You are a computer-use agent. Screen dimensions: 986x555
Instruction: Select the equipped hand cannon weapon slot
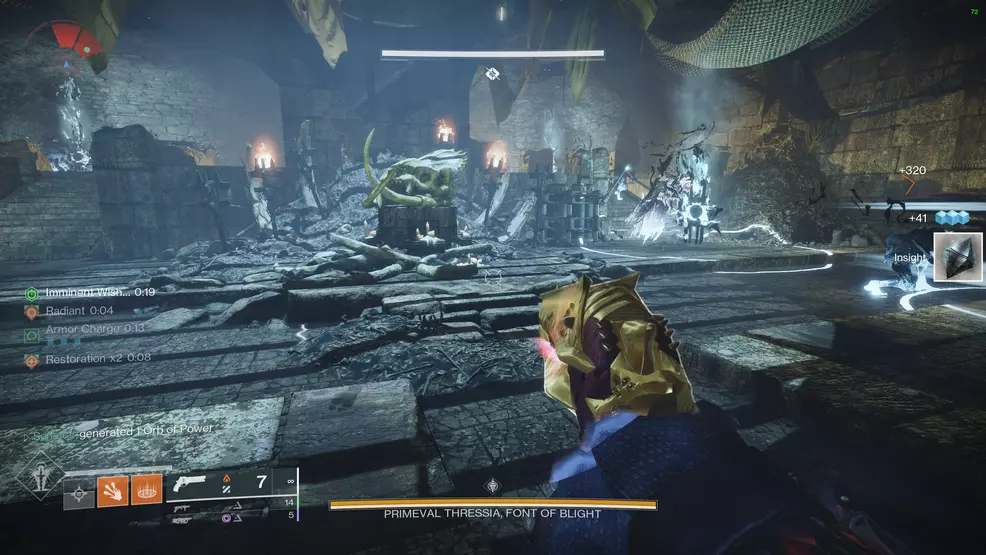(x=189, y=483)
